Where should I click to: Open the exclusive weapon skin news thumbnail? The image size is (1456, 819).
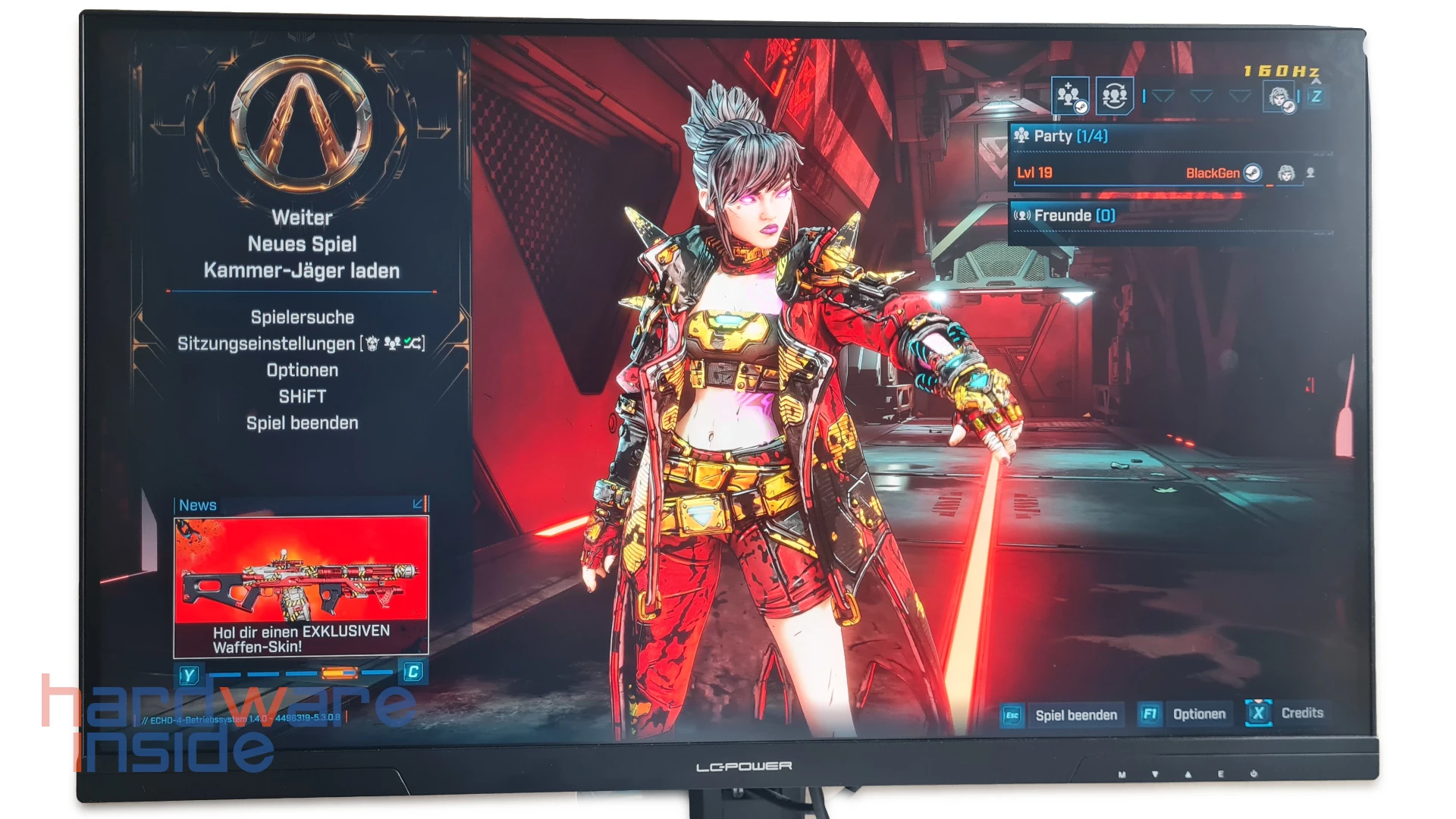click(301, 584)
